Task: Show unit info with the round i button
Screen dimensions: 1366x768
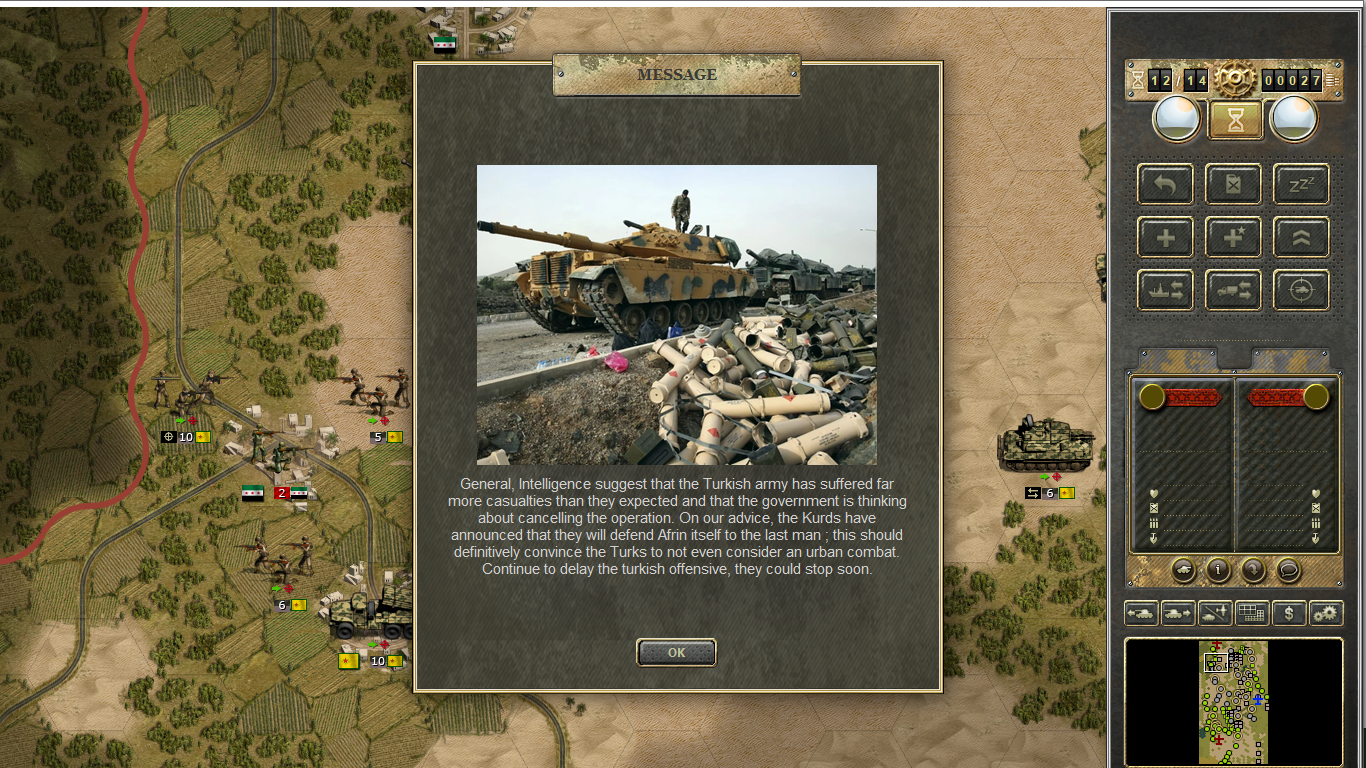Action: point(1218,570)
